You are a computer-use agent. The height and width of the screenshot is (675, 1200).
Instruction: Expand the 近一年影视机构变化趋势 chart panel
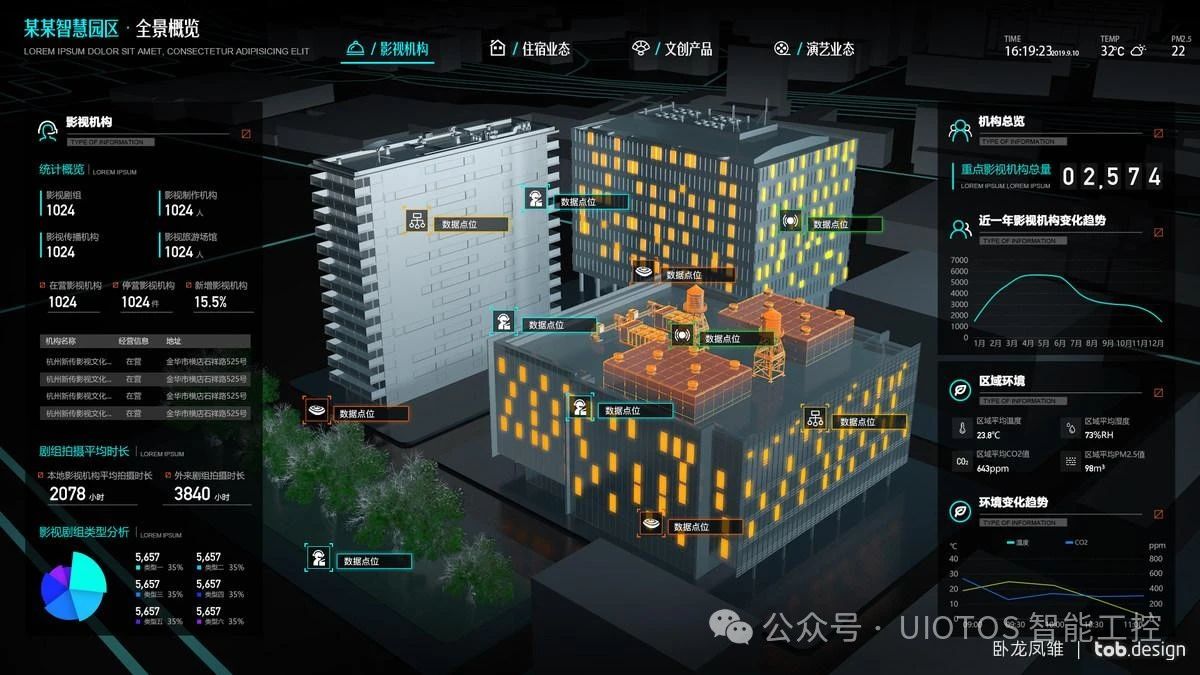pos(1159,232)
